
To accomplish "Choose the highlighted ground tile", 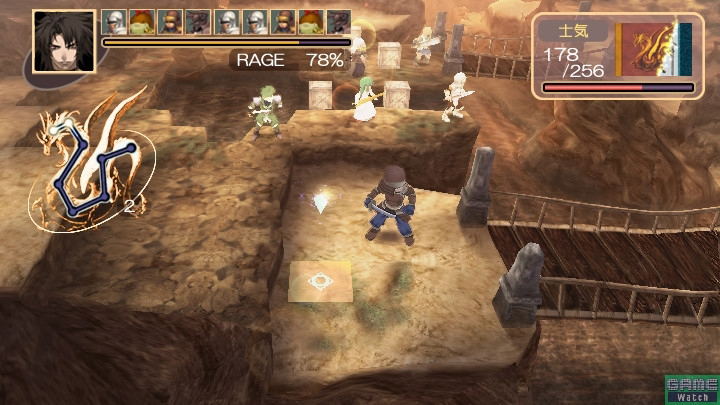I will [x=320, y=282].
